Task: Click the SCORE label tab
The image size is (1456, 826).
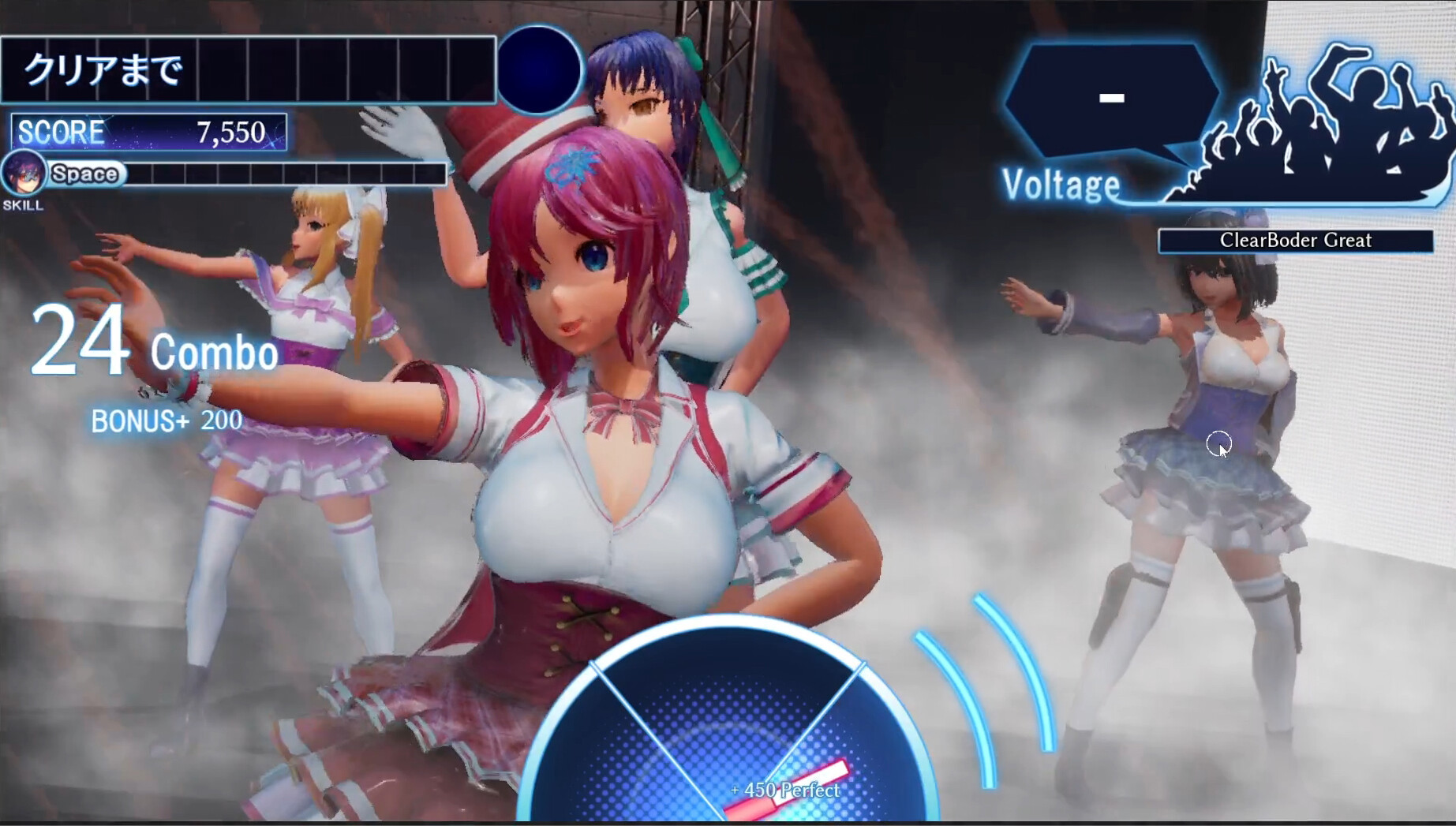Action: click(x=62, y=131)
